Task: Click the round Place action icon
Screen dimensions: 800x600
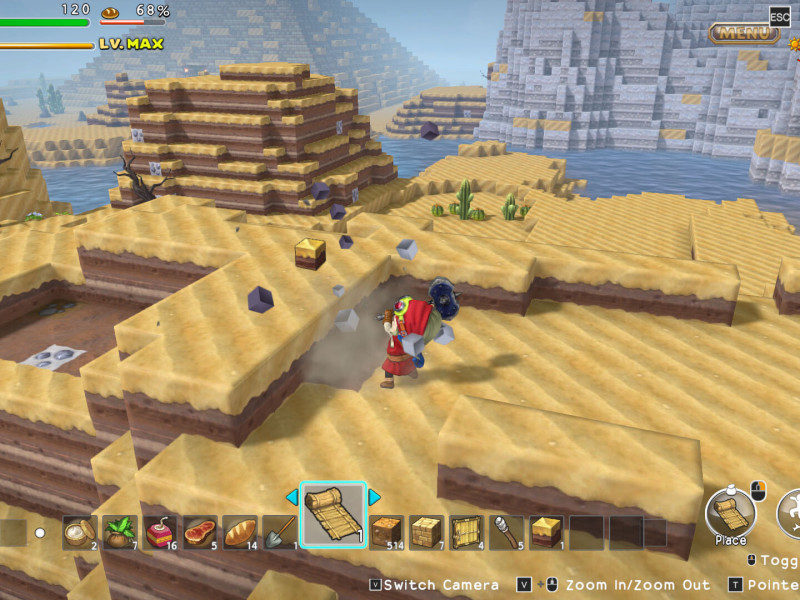Action: (x=731, y=513)
